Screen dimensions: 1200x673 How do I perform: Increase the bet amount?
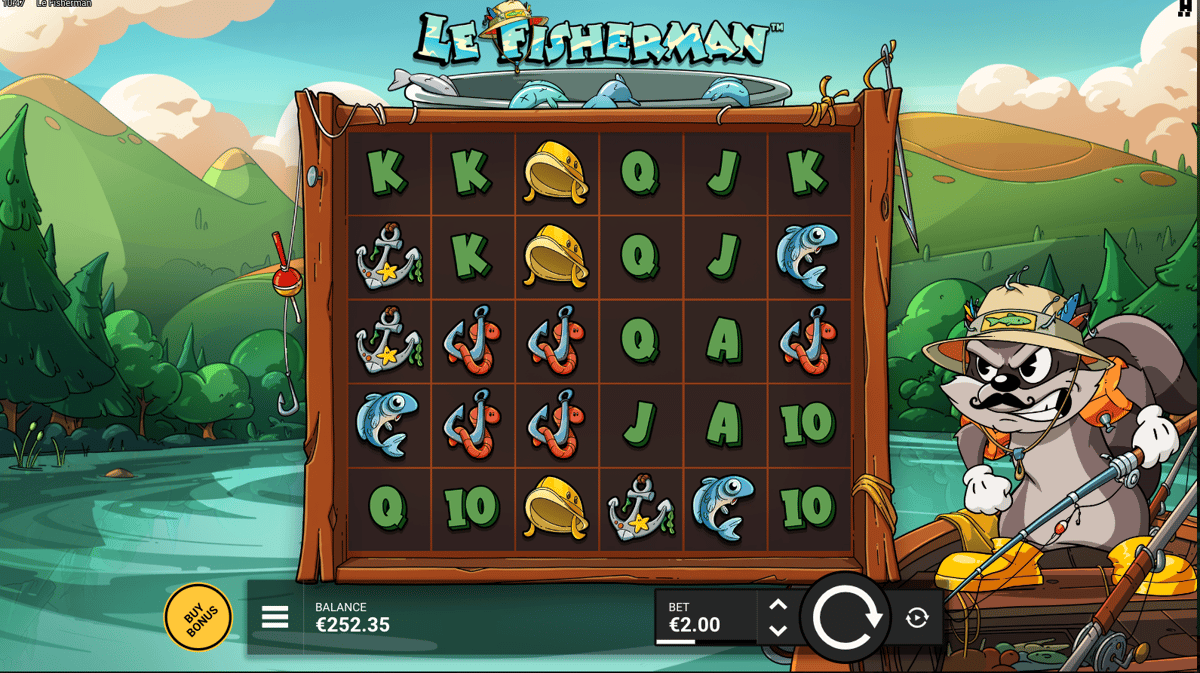(778, 605)
